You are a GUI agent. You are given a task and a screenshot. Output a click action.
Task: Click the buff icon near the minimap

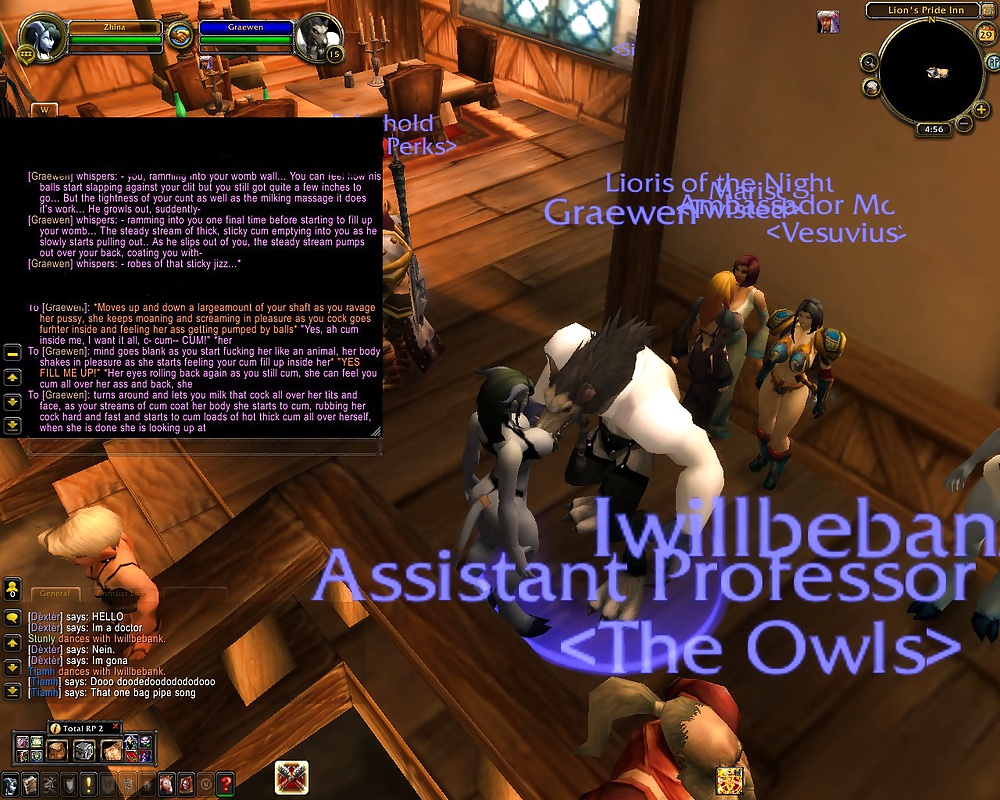[x=827, y=21]
